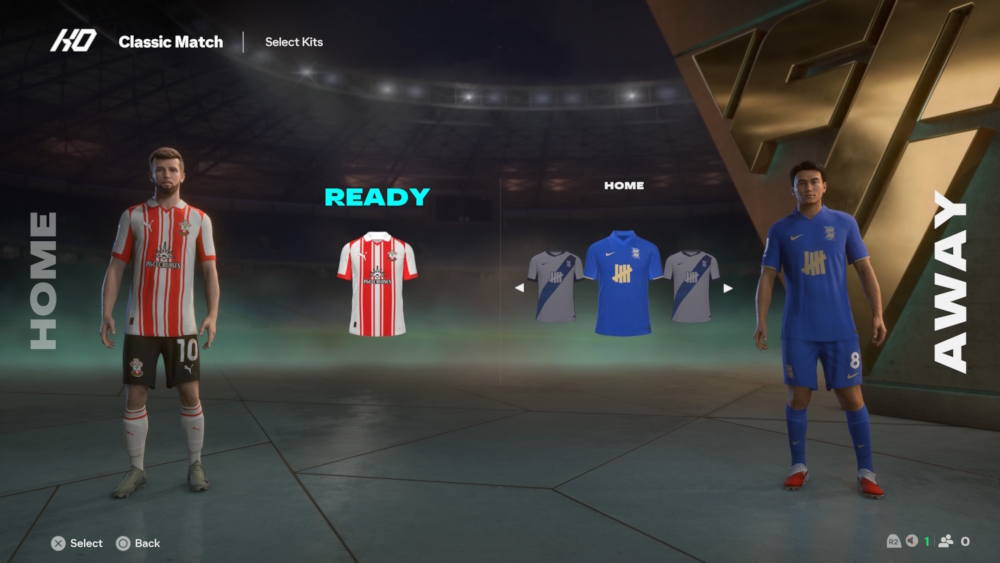Select the red and white striped kit
This screenshot has width=1000, height=563.
(x=377, y=283)
